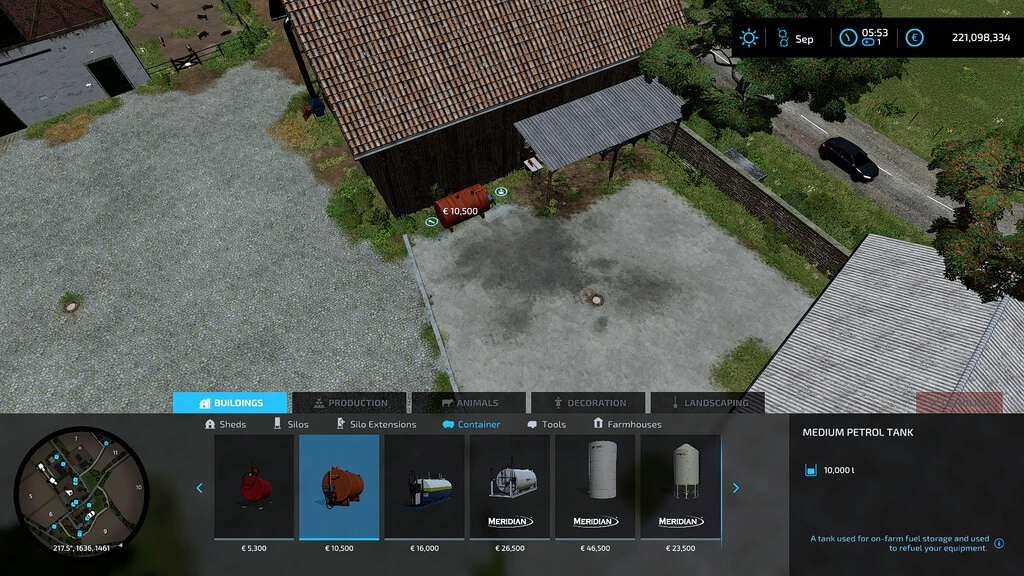The height and width of the screenshot is (576, 1024).
Task: Select the small red tank for €5,300
Action: point(254,487)
